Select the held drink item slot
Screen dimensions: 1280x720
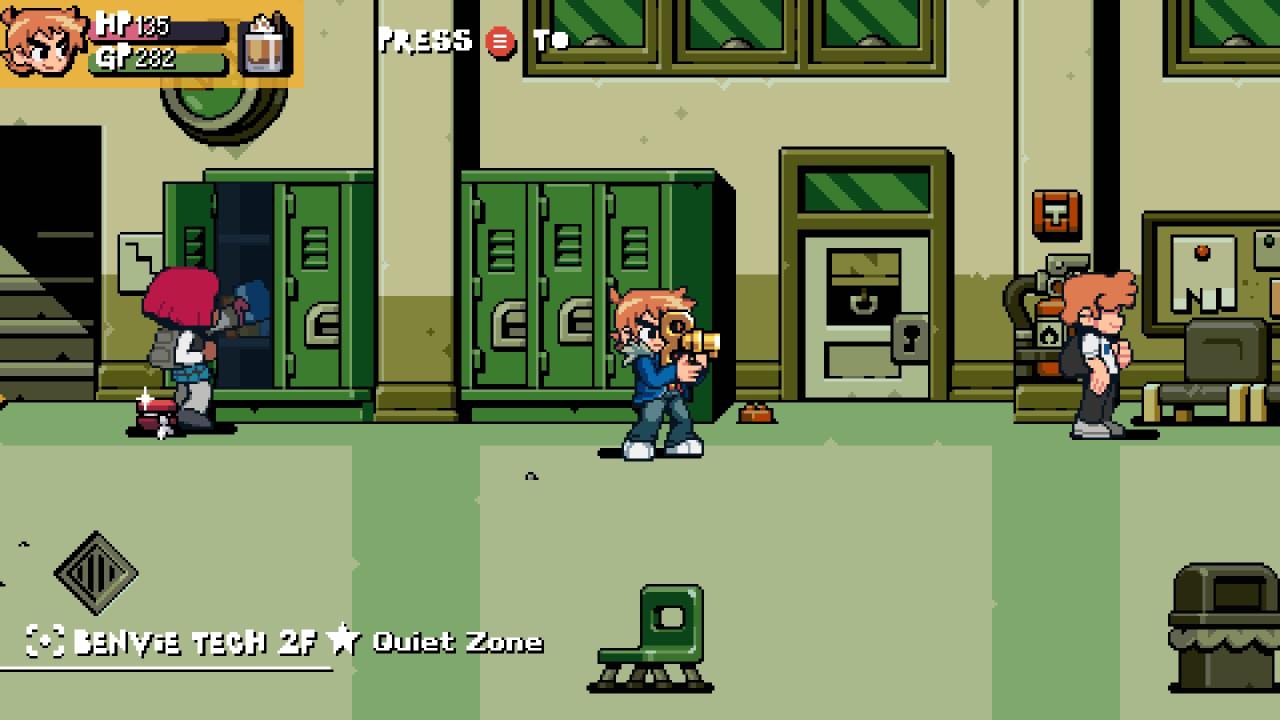264,45
